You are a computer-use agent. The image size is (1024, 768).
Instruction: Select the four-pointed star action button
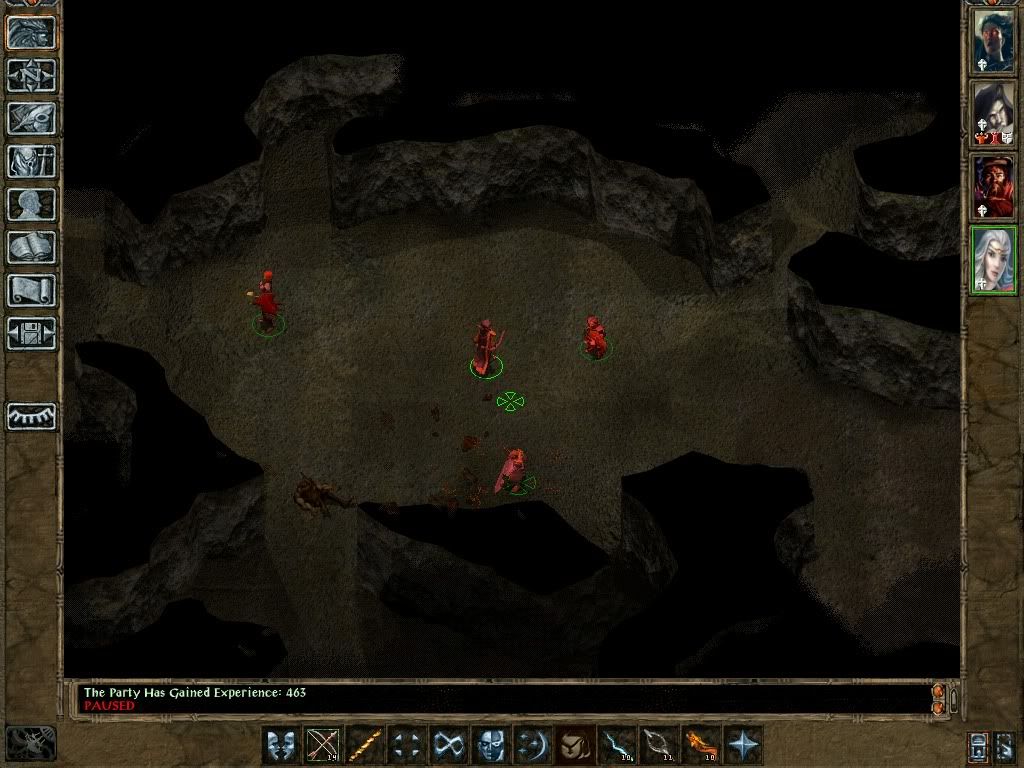pyautogui.click(x=743, y=745)
